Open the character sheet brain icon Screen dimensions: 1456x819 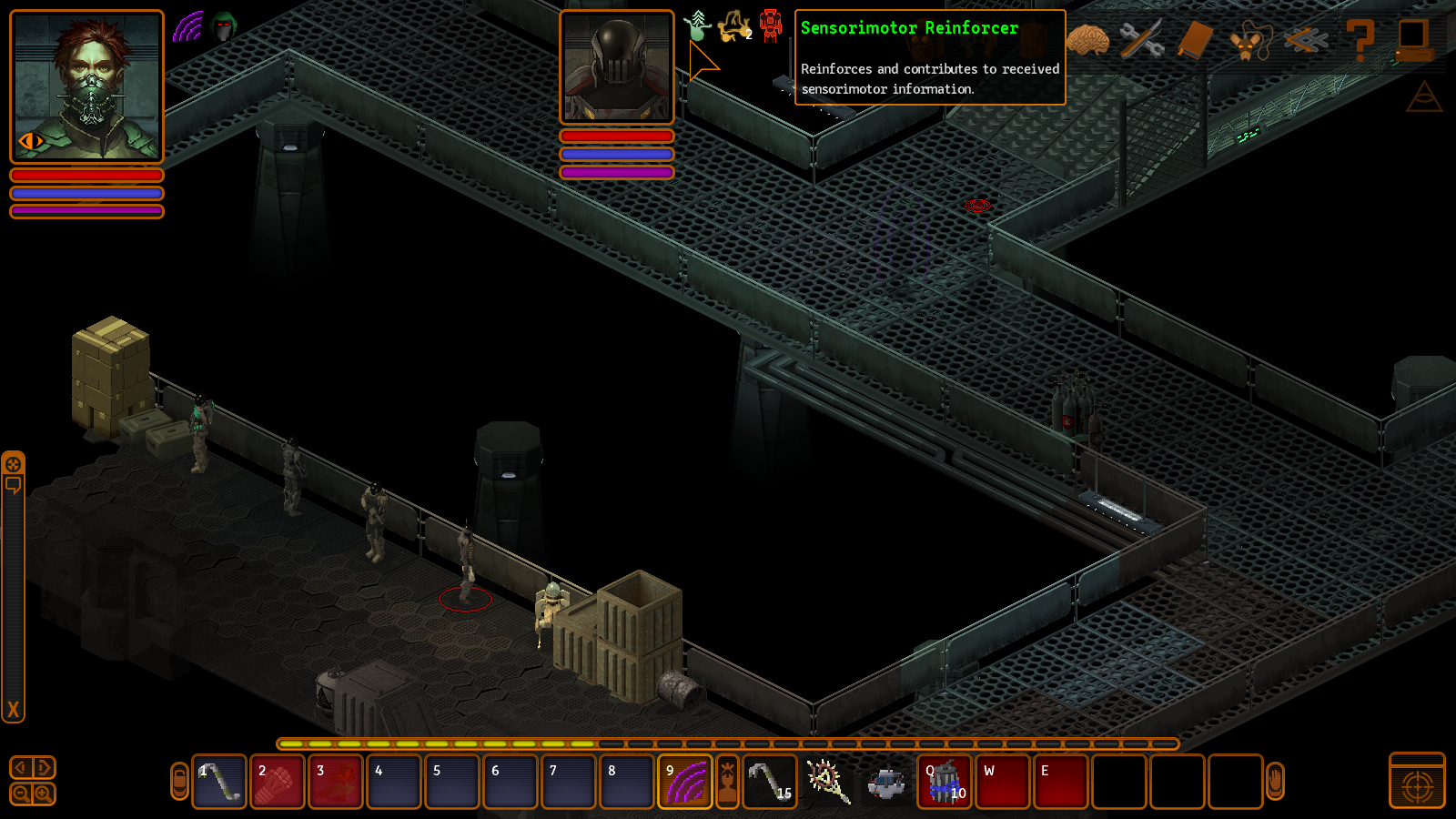(x=1088, y=40)
